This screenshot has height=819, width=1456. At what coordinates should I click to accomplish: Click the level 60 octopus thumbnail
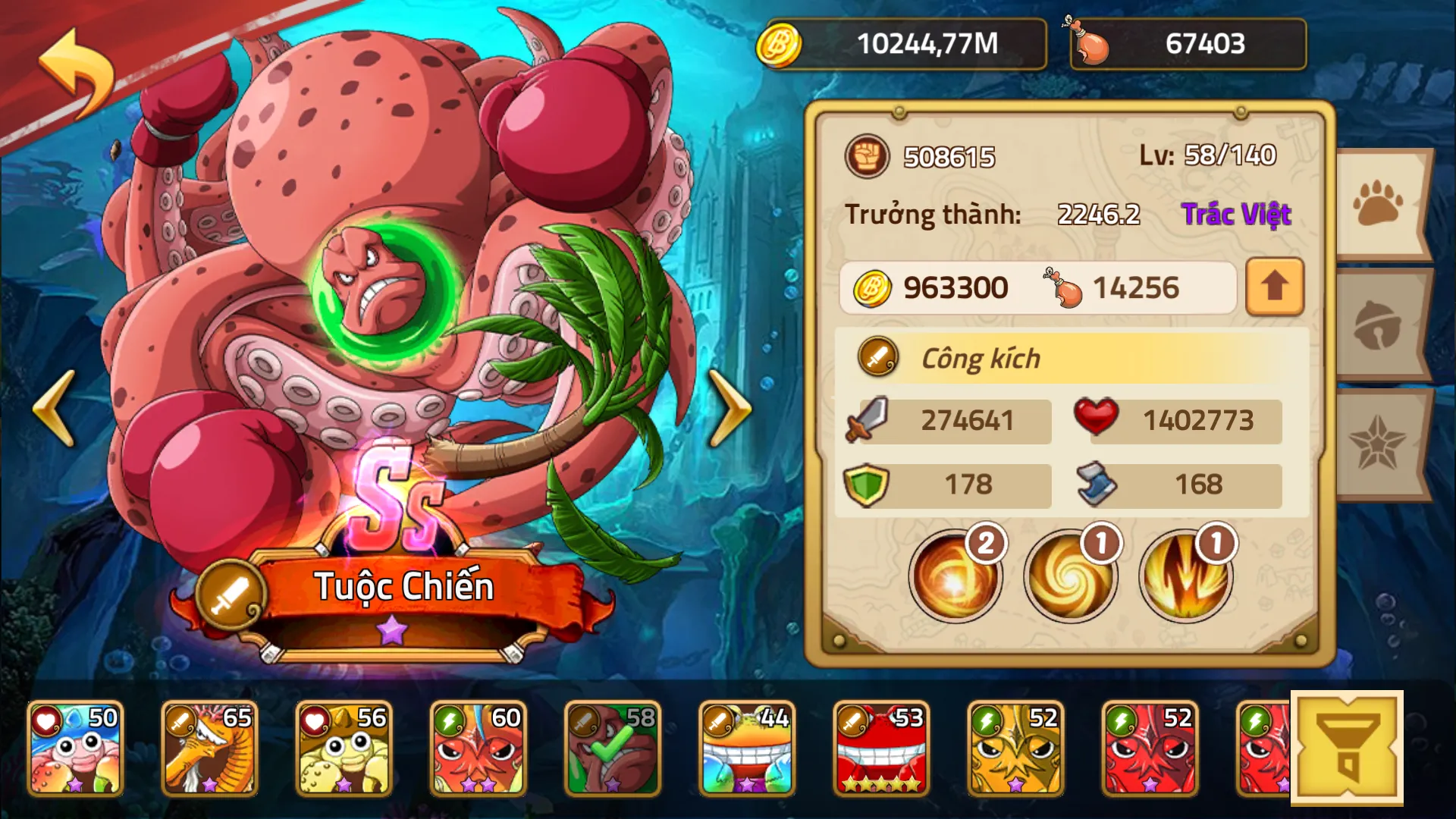pos(476,747)
